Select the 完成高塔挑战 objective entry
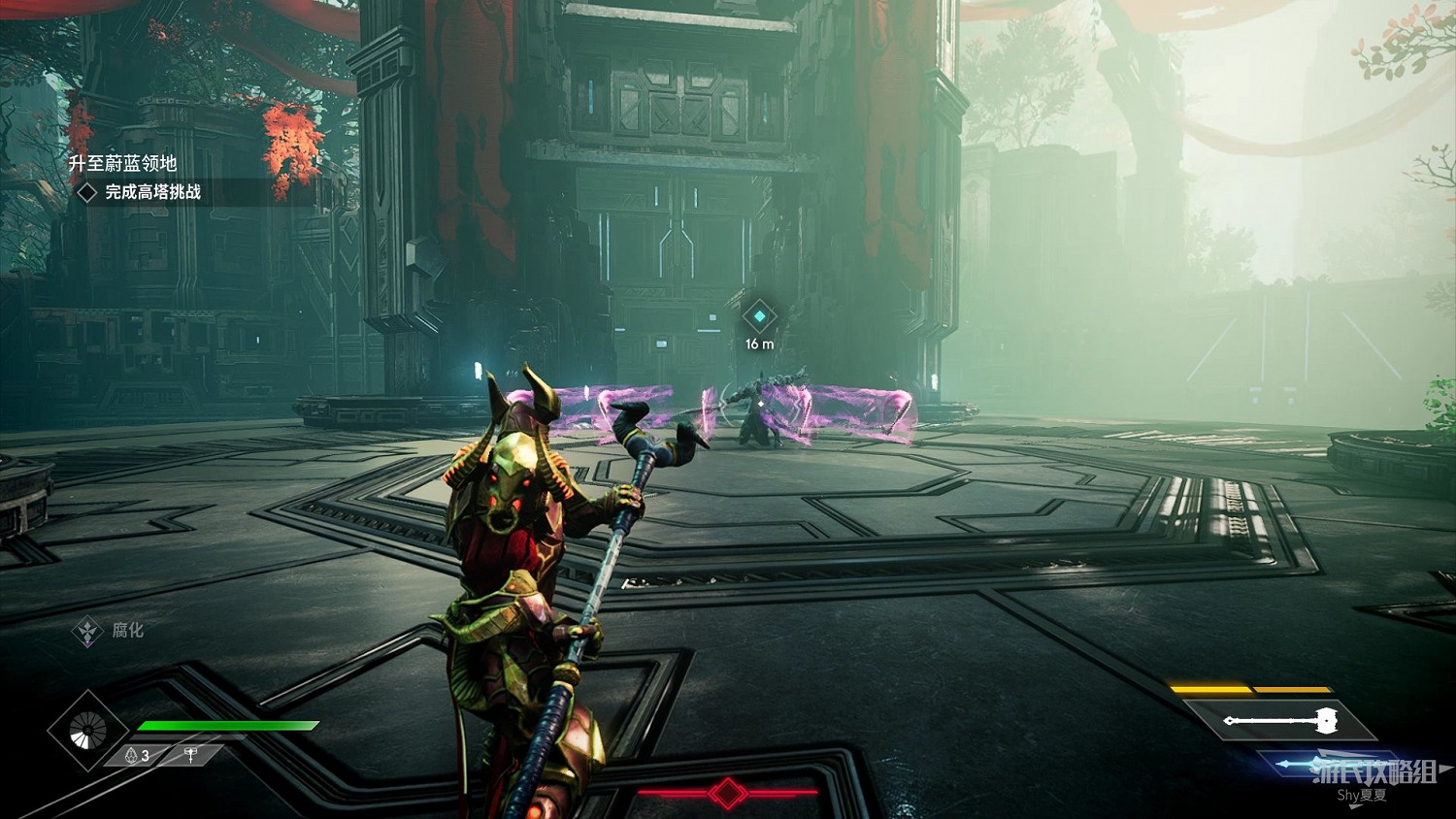Screen dimensions: 1456x819 pyautogui.click(x=152, y=192)
